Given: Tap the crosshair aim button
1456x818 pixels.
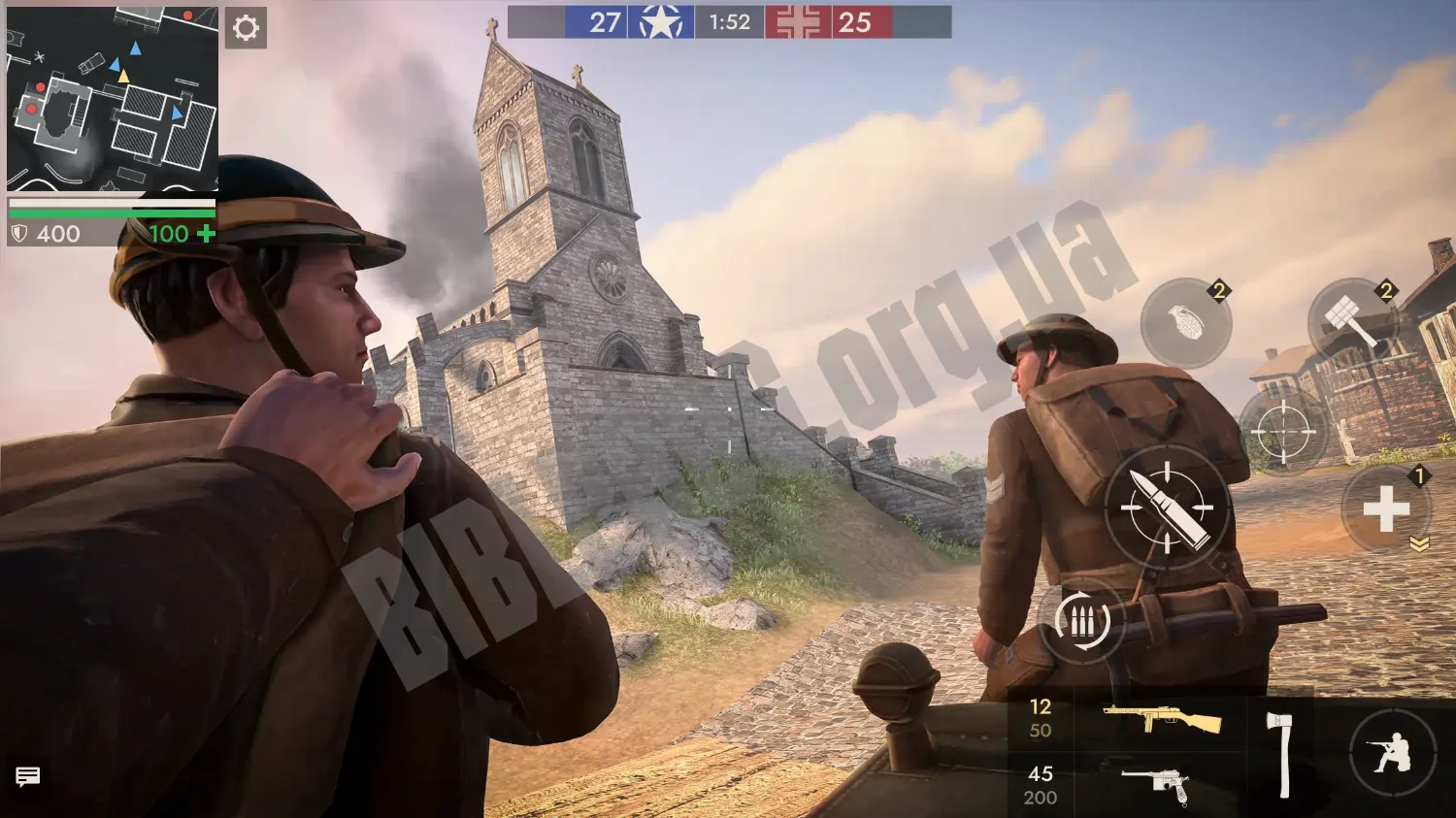Looking at the screenshot, I should pos(1282,431).
